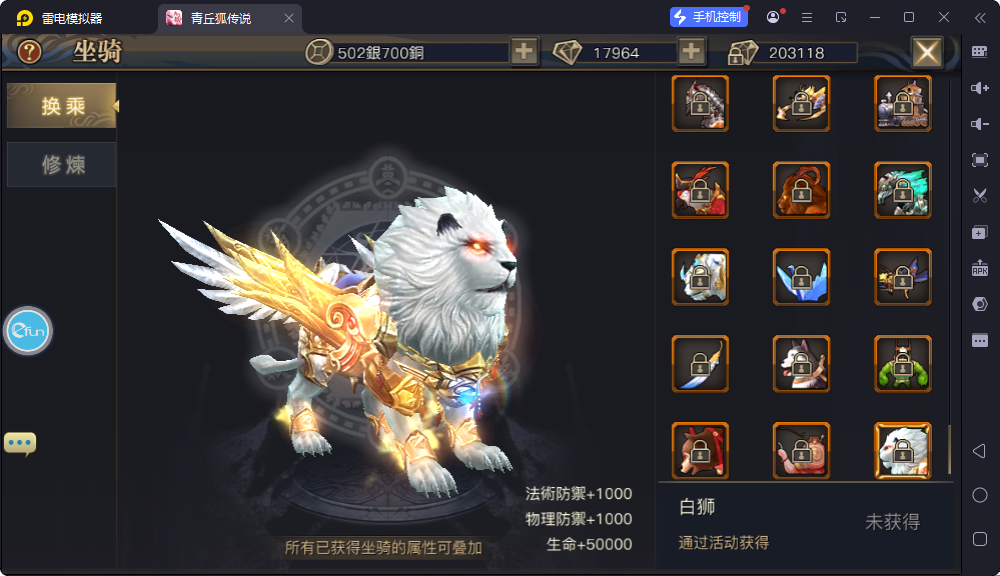This screenshot has width=1000, height=576.
Task: Select the locked green ogre mount
Action: click(902, 364)
